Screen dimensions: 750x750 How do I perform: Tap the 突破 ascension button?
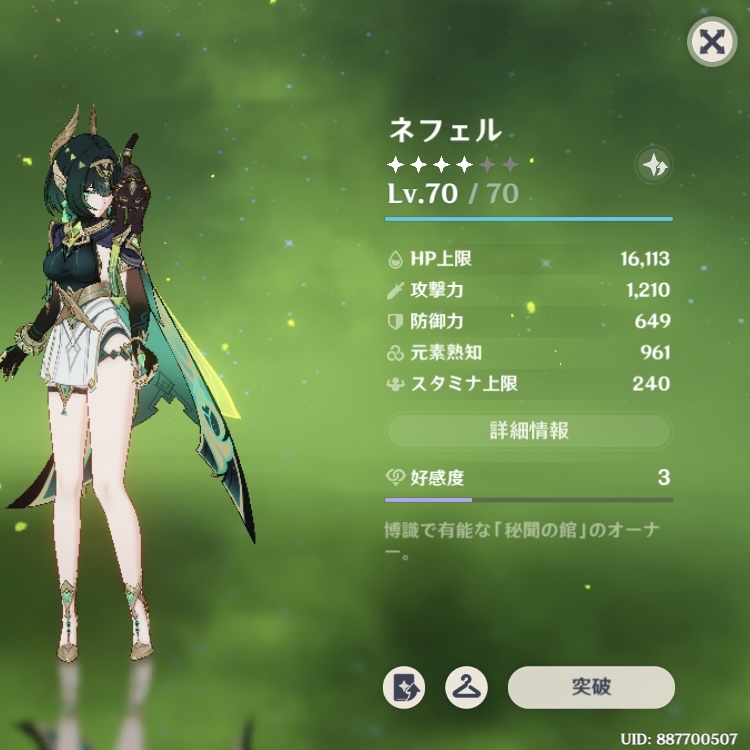pyautogui.click(x=591, y=687)
